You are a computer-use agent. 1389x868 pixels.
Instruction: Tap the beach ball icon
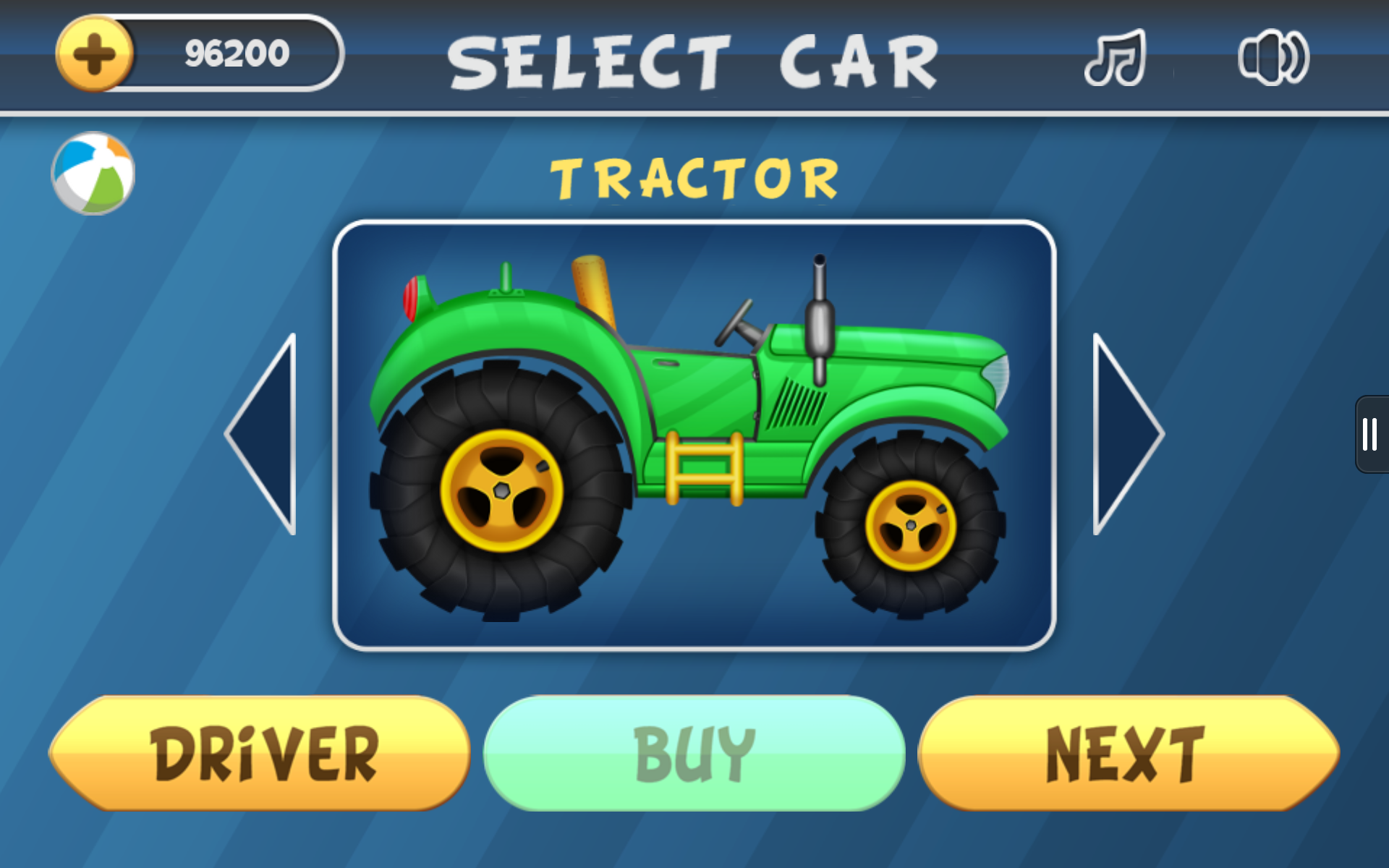click(93, 171)
